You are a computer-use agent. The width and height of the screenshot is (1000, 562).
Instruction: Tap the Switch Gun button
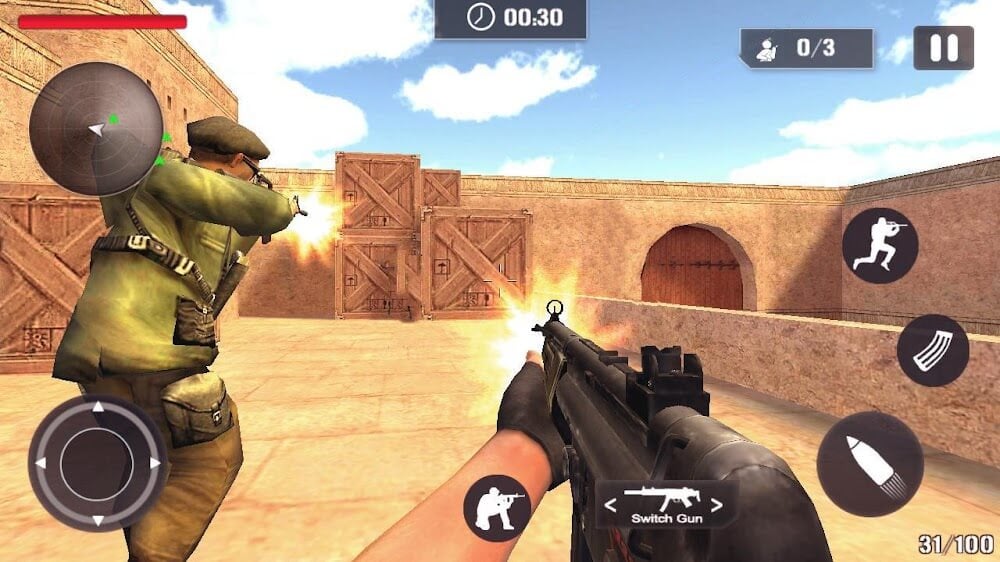pyautogui.click(x=667, y=504)
